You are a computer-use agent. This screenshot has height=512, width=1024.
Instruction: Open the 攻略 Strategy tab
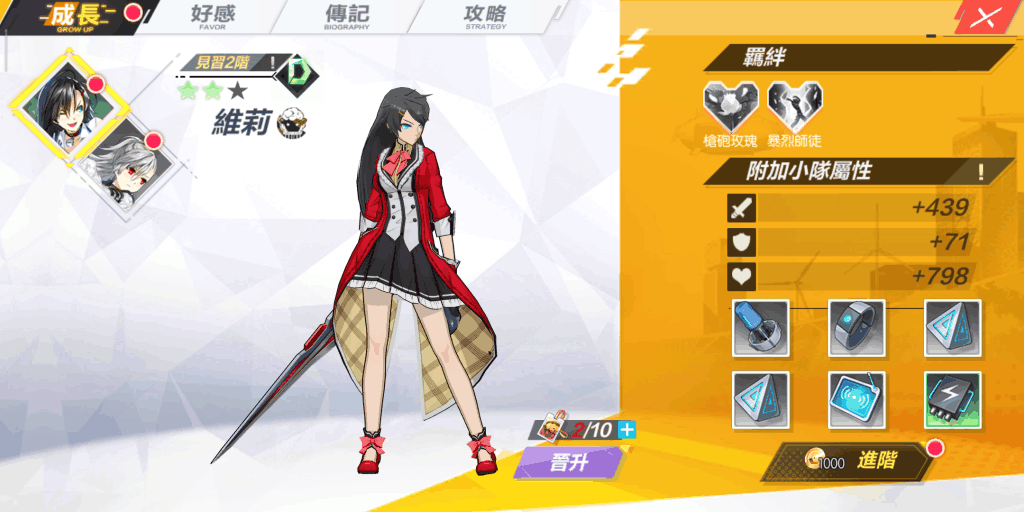point(486,16)
